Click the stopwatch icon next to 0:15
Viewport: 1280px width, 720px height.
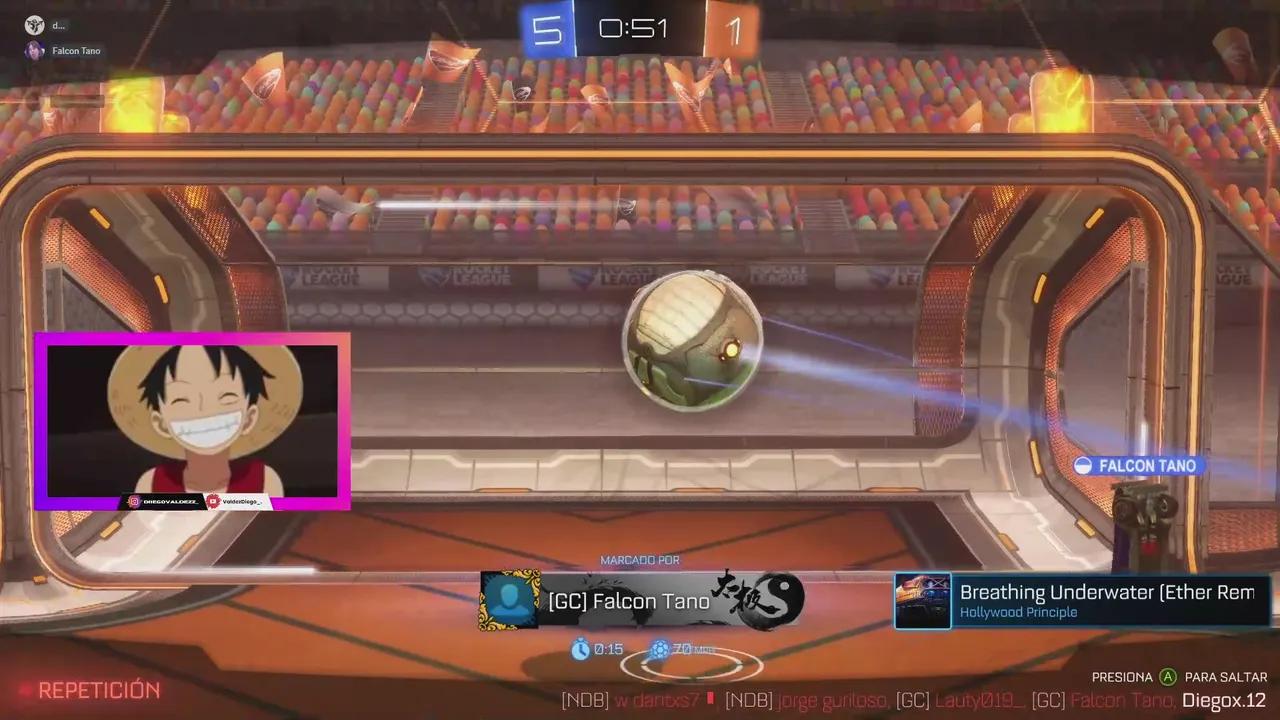(x=583, y=649)
